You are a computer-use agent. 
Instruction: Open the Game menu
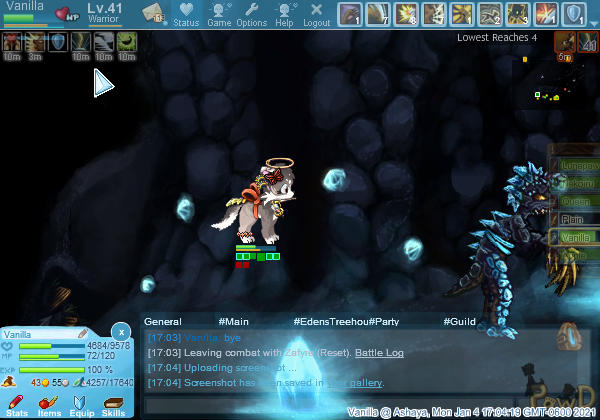click(219, 14)
